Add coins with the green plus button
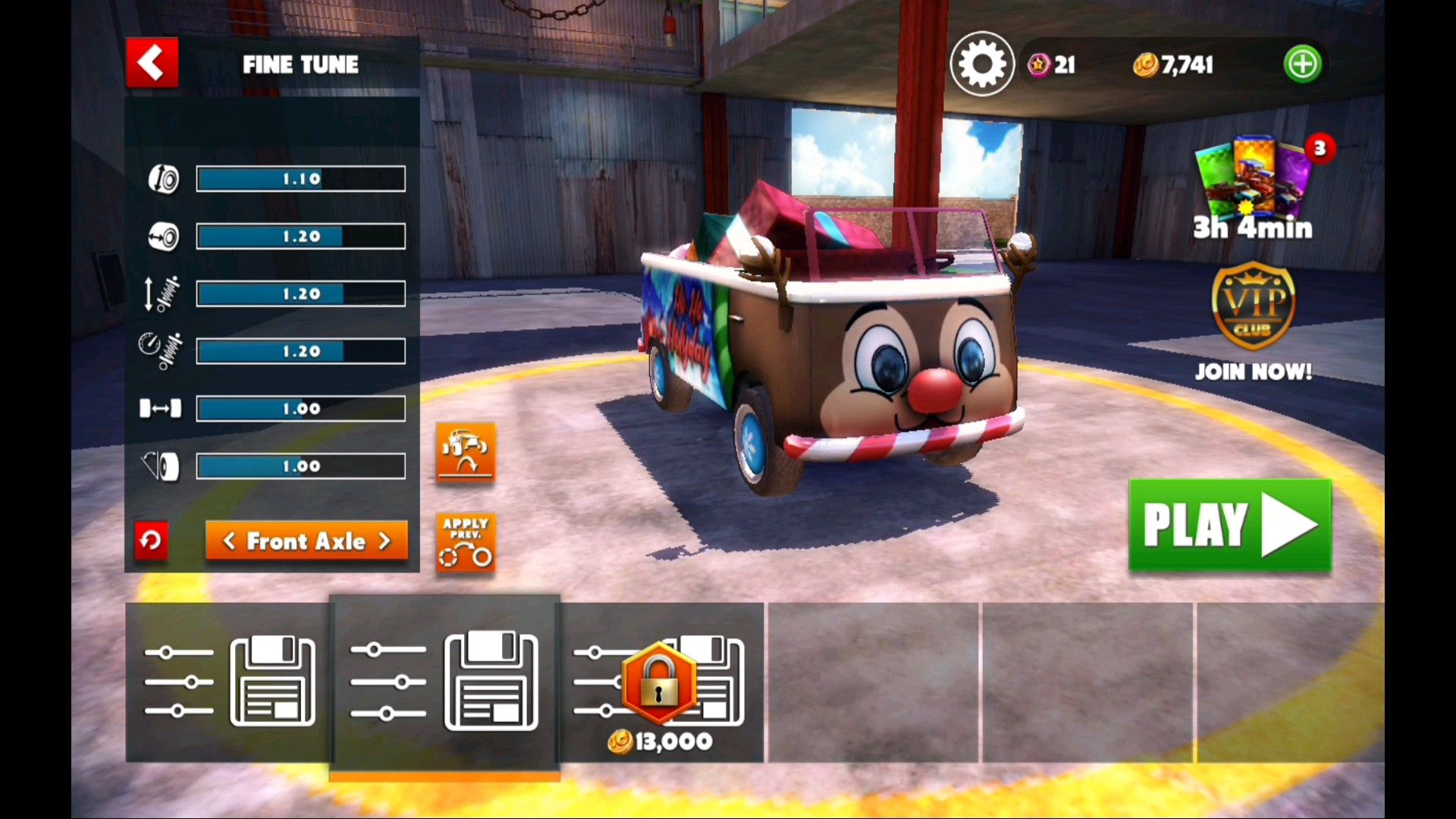 point(1302,64)
